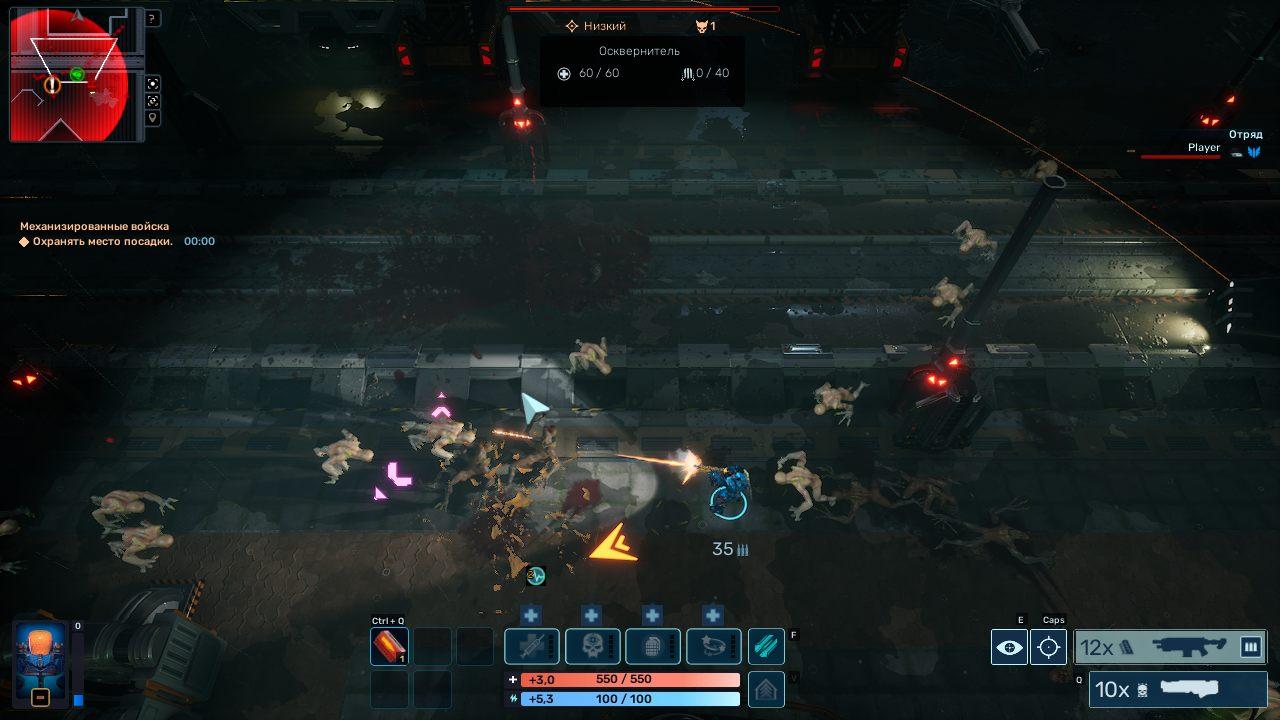Select the objective 'Охранять место посадки'
This screenshot has height=720, width=1280.
pos(102,241)
